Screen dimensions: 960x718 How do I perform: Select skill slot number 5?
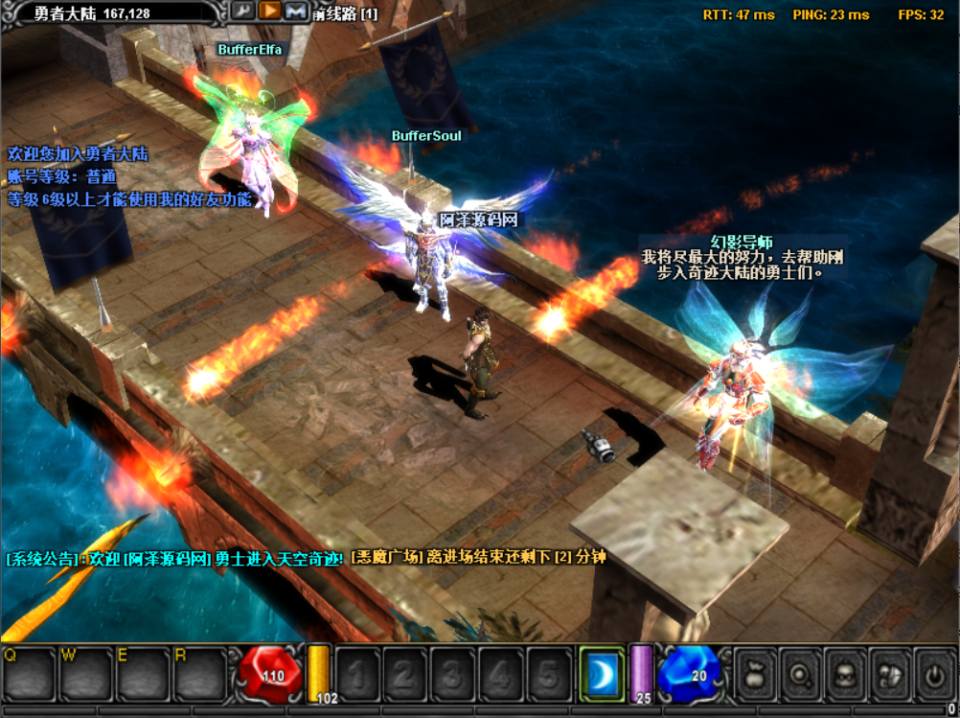(549, 676)
